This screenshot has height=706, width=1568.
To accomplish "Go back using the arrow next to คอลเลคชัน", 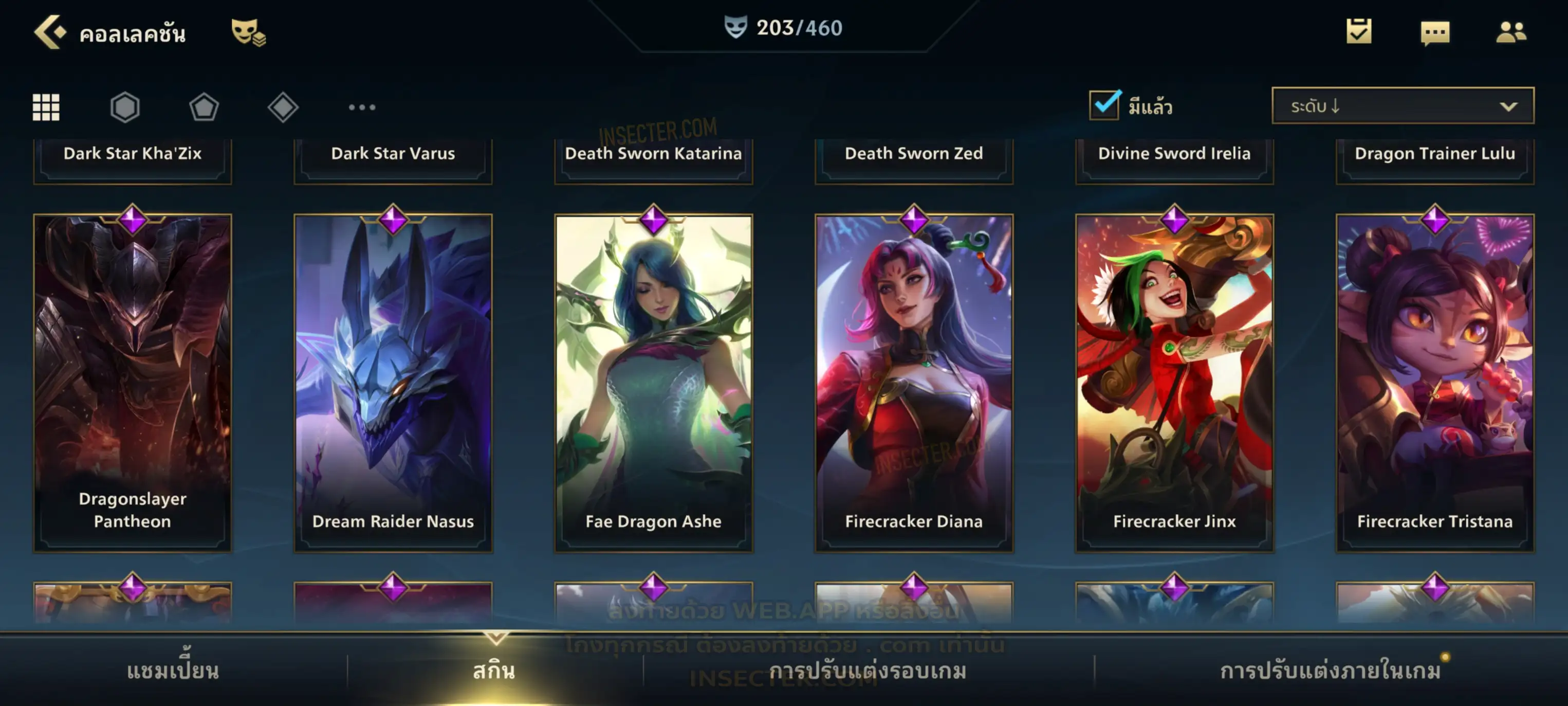I will pyautogui.click(x=50, y=32).
